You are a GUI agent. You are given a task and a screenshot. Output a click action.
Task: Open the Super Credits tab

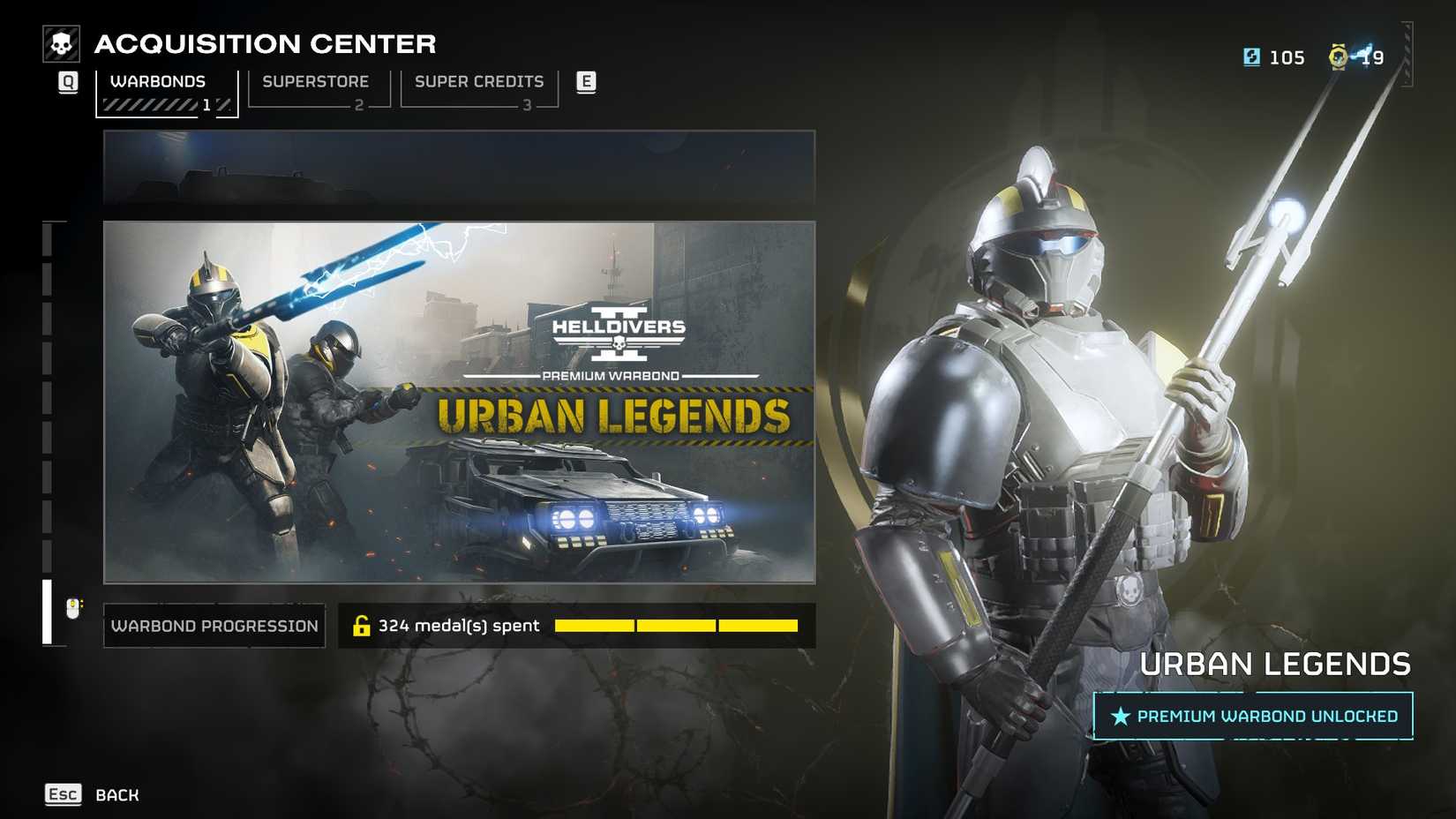point(479,81)
